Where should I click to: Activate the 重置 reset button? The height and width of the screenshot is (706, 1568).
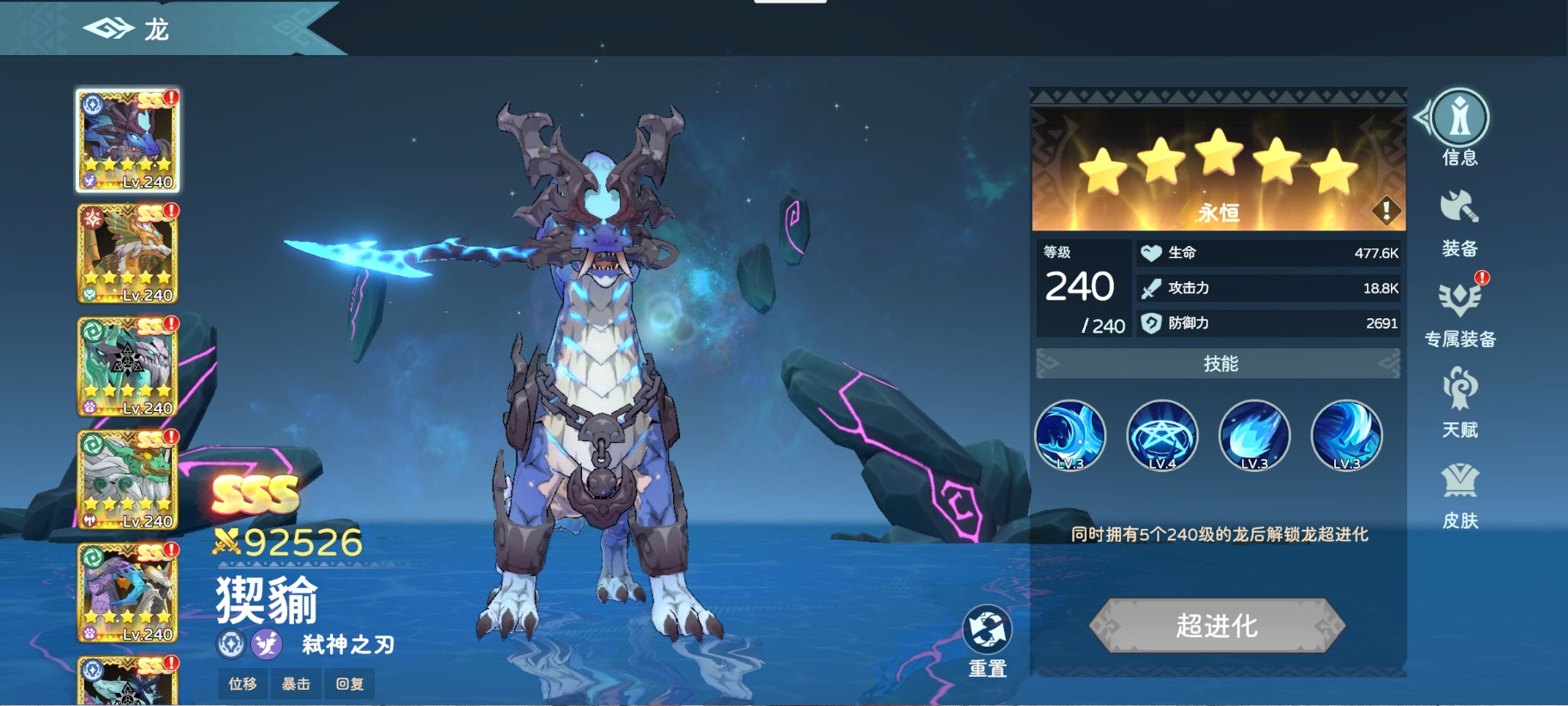click(987, 641)
